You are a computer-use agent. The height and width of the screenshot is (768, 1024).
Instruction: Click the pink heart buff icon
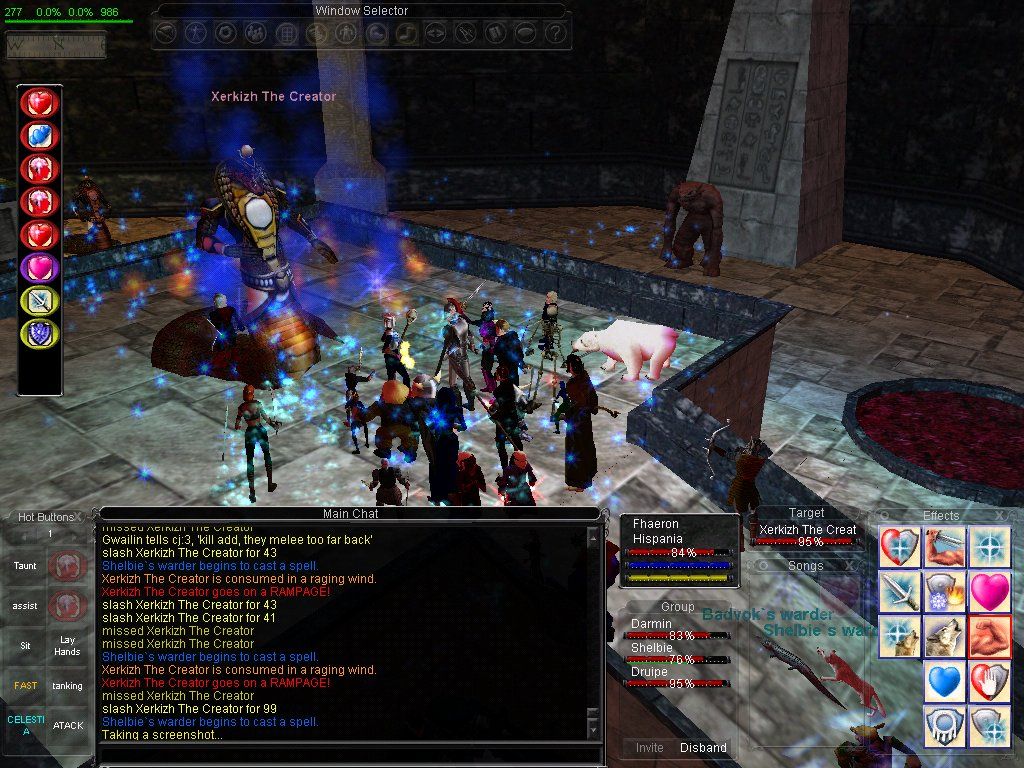click(x=990, y=591)
